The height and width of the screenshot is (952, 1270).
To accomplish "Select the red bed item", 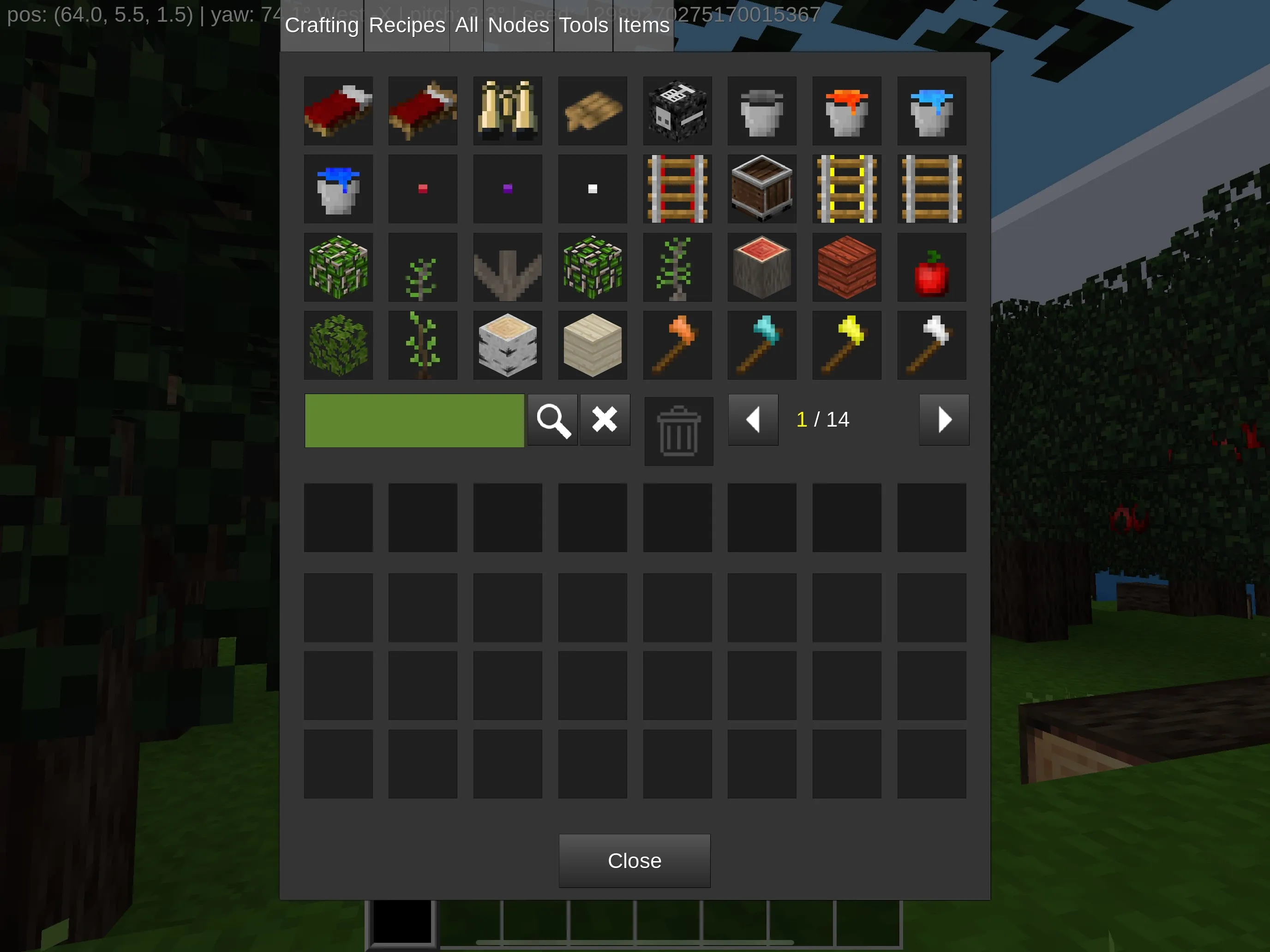I will (x=339, y=111).
